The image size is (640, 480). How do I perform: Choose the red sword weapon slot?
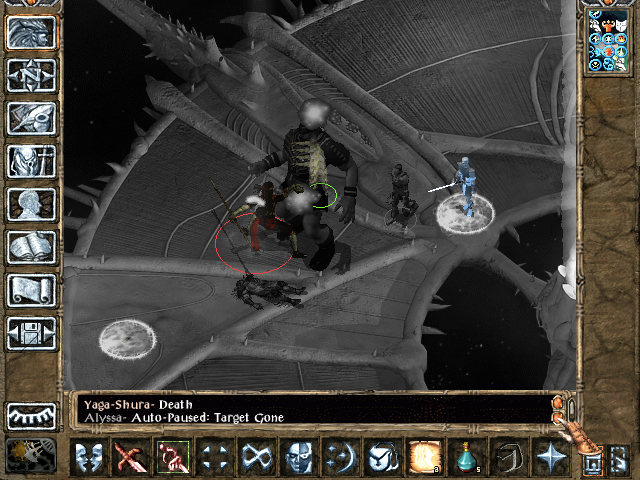tap(130, 457)
